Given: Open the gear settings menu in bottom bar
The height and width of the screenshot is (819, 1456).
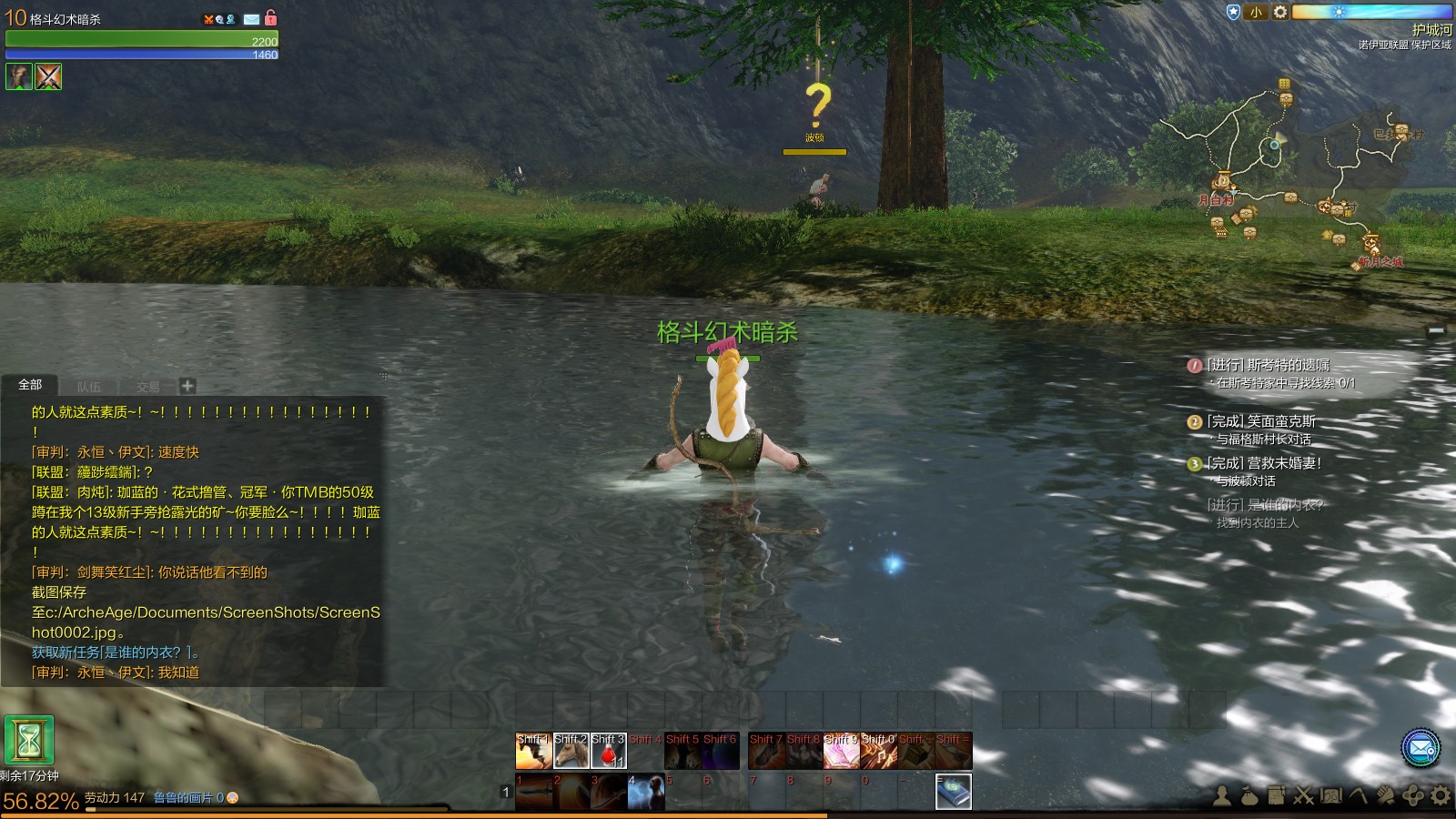Looking at the screenshot, I should [x=1441, y=796].
